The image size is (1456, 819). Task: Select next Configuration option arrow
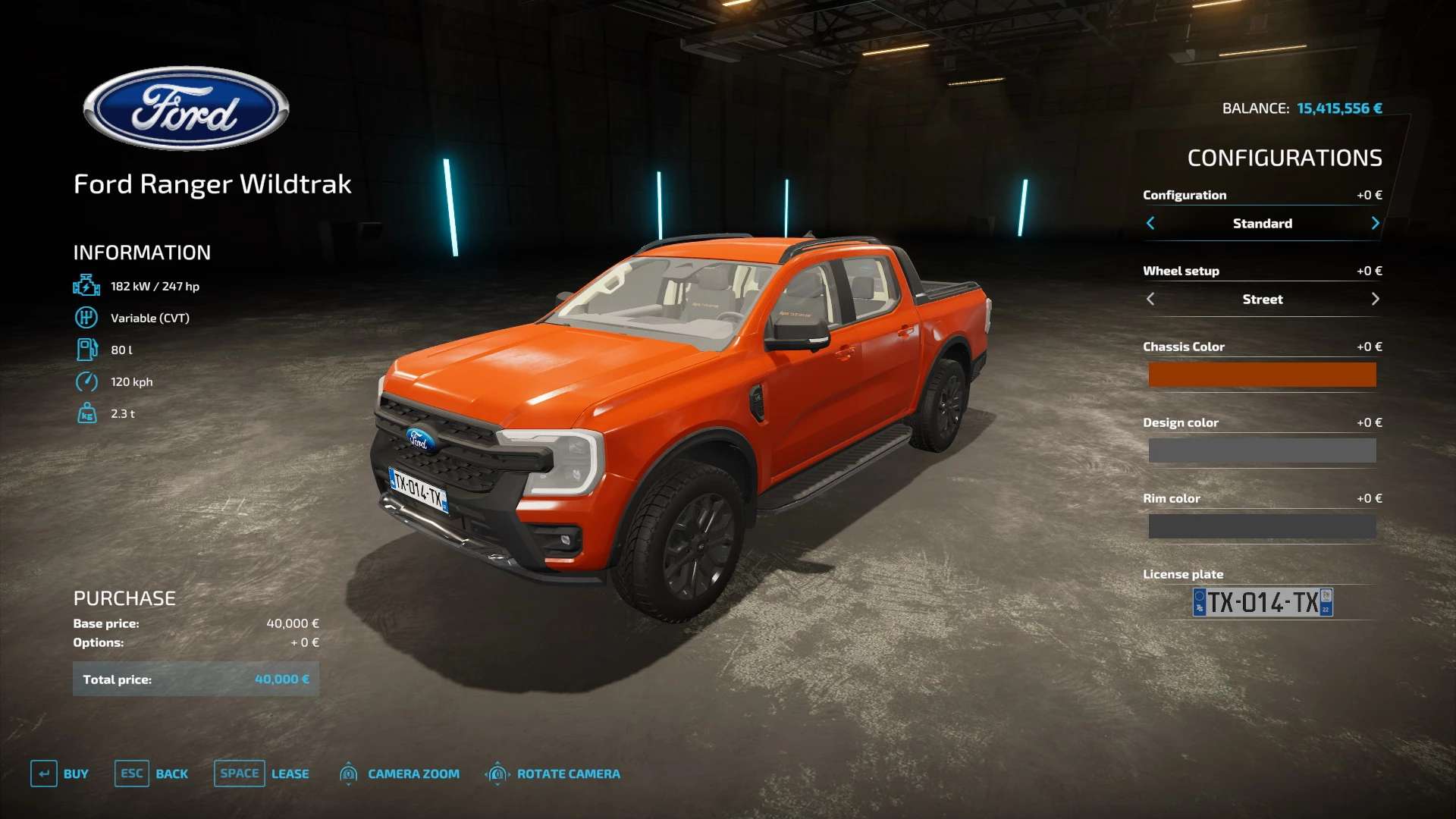(1375, 223)
